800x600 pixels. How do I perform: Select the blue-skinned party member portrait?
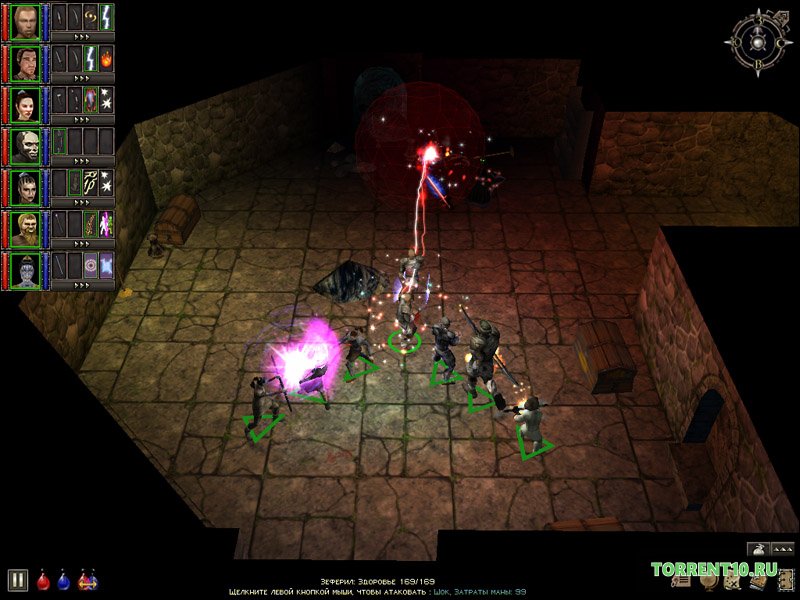25,268
